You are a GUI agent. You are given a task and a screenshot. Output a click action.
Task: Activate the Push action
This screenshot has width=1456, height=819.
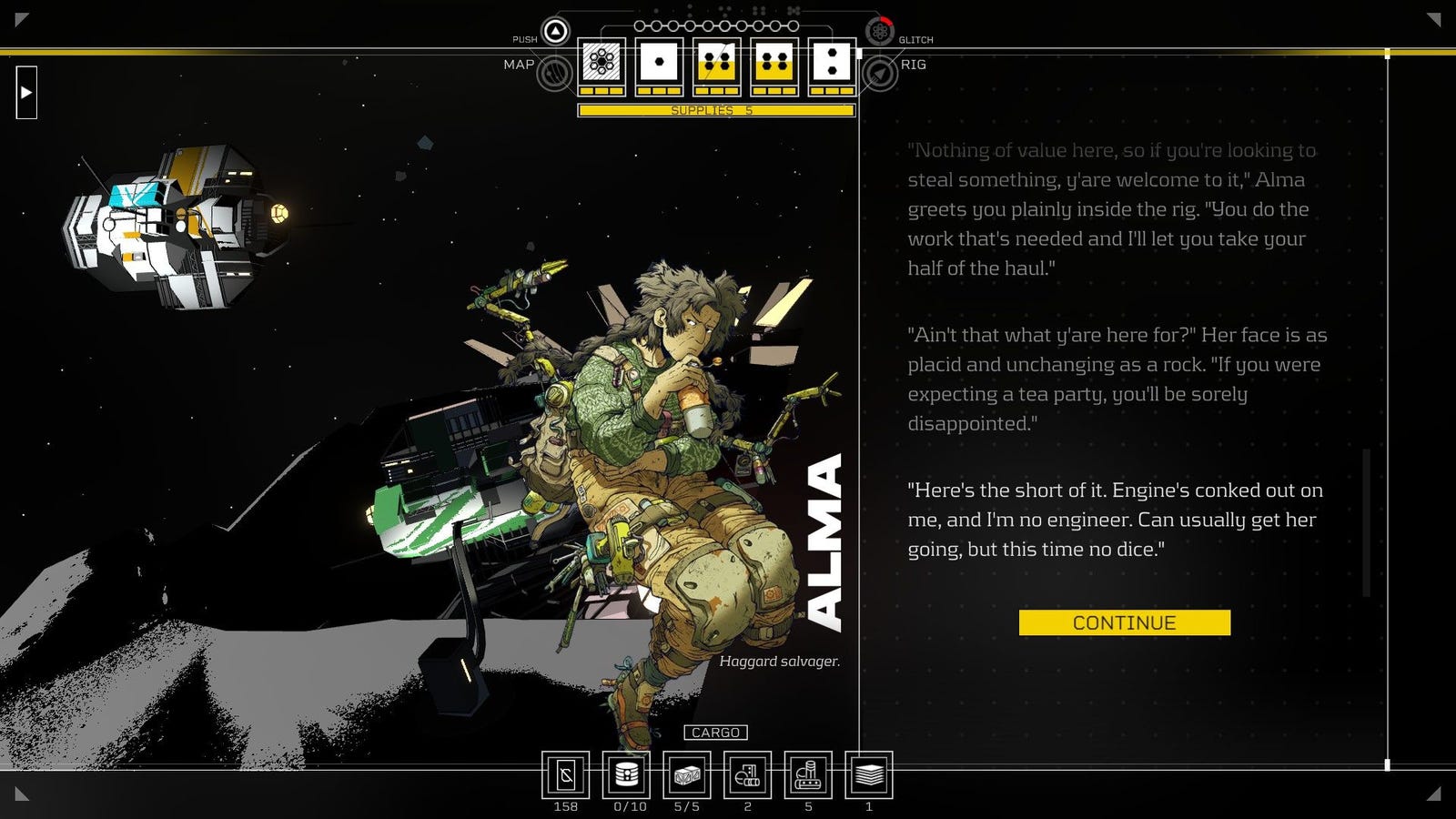pyautogui.click(x=555, y=32)
